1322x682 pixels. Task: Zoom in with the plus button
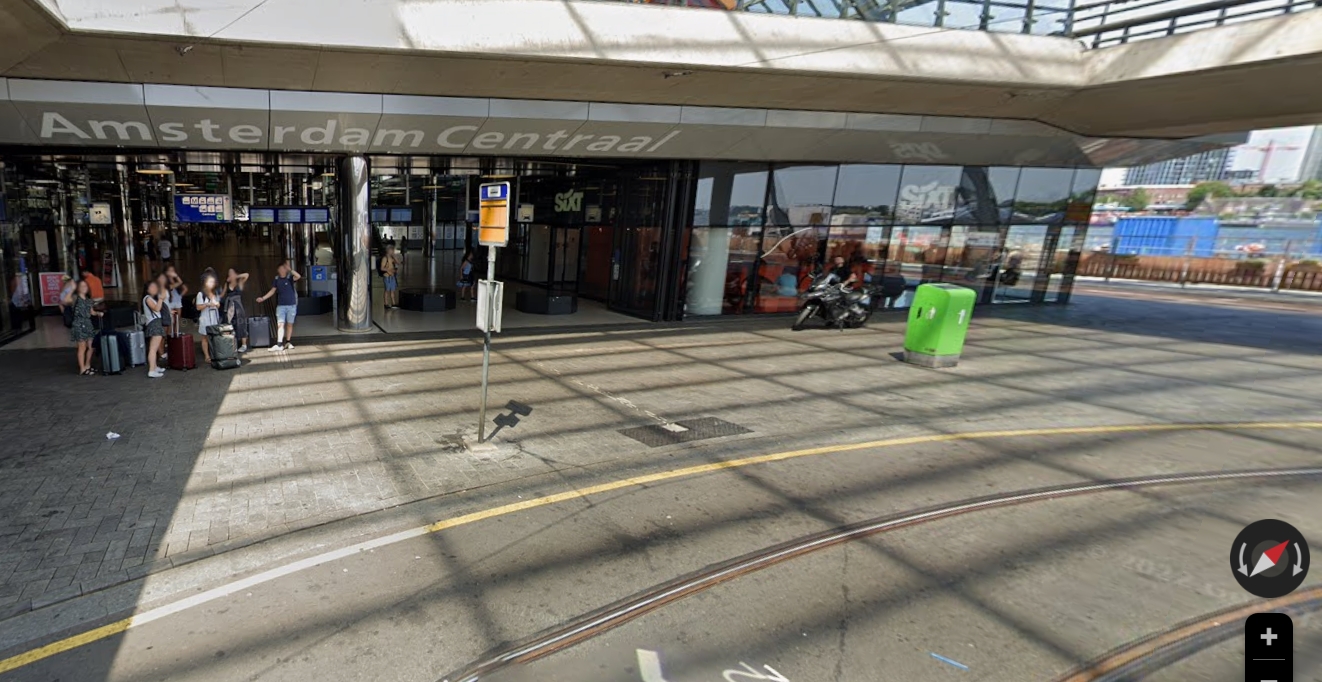point(1268,637)
